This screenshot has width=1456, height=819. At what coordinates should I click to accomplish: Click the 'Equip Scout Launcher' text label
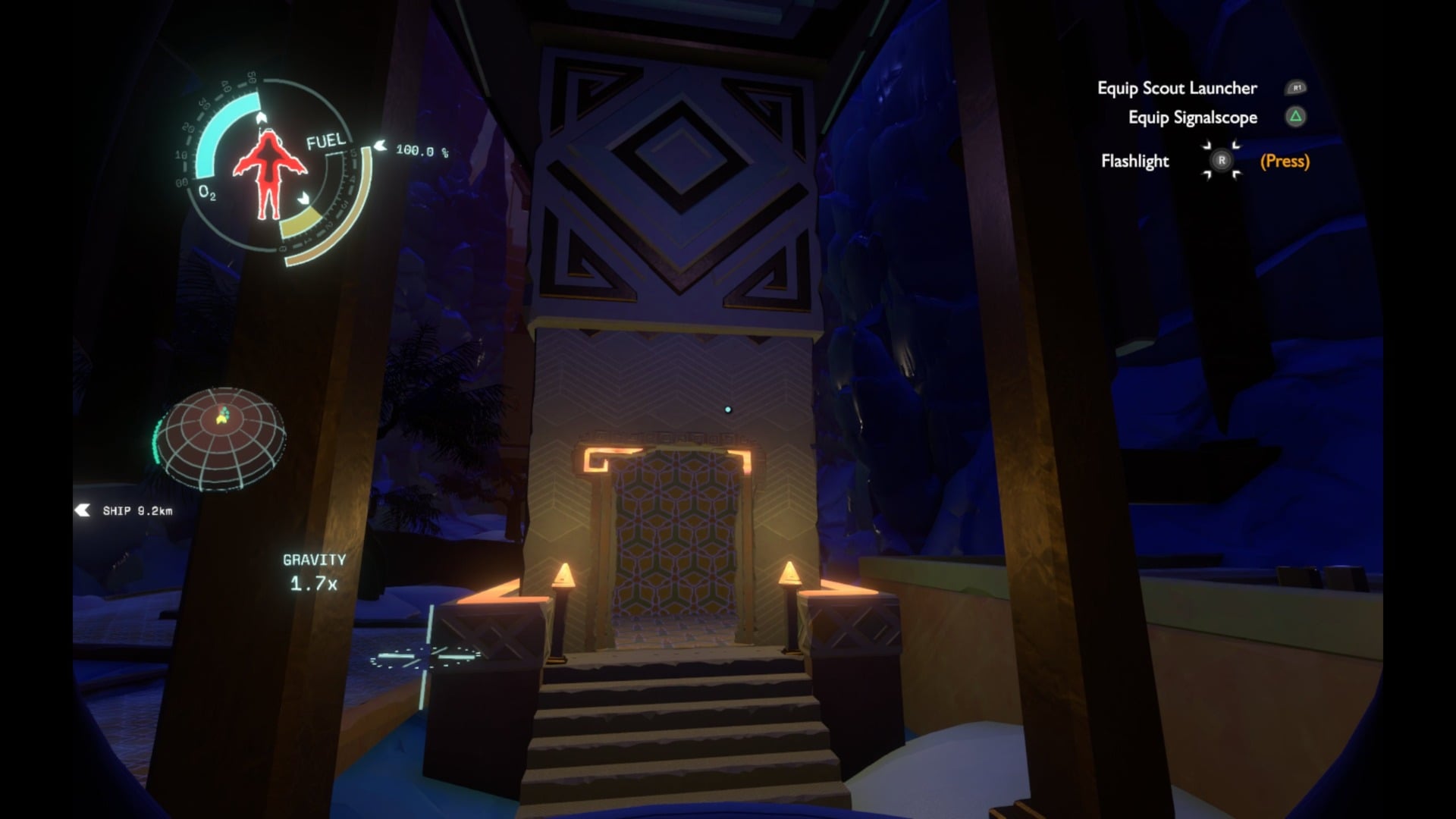pos(1176,88)
